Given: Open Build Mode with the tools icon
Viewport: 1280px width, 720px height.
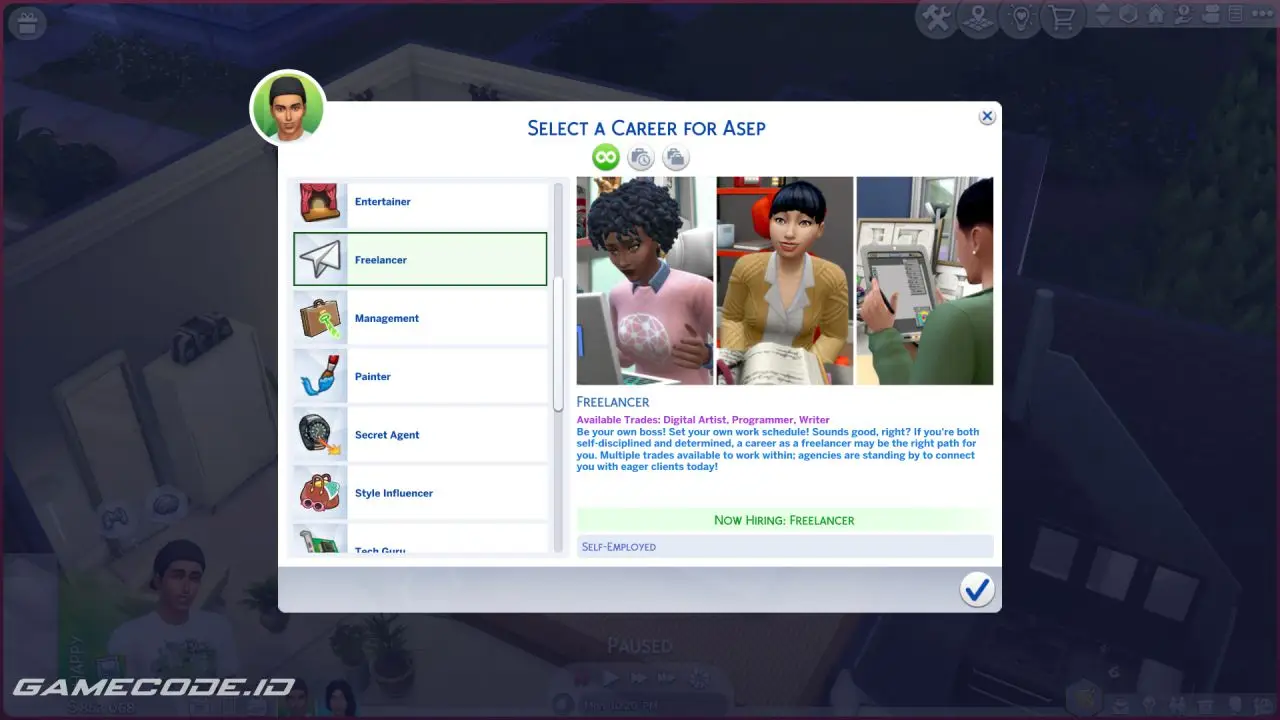Looking at the screenshot, I should (936, 19).
